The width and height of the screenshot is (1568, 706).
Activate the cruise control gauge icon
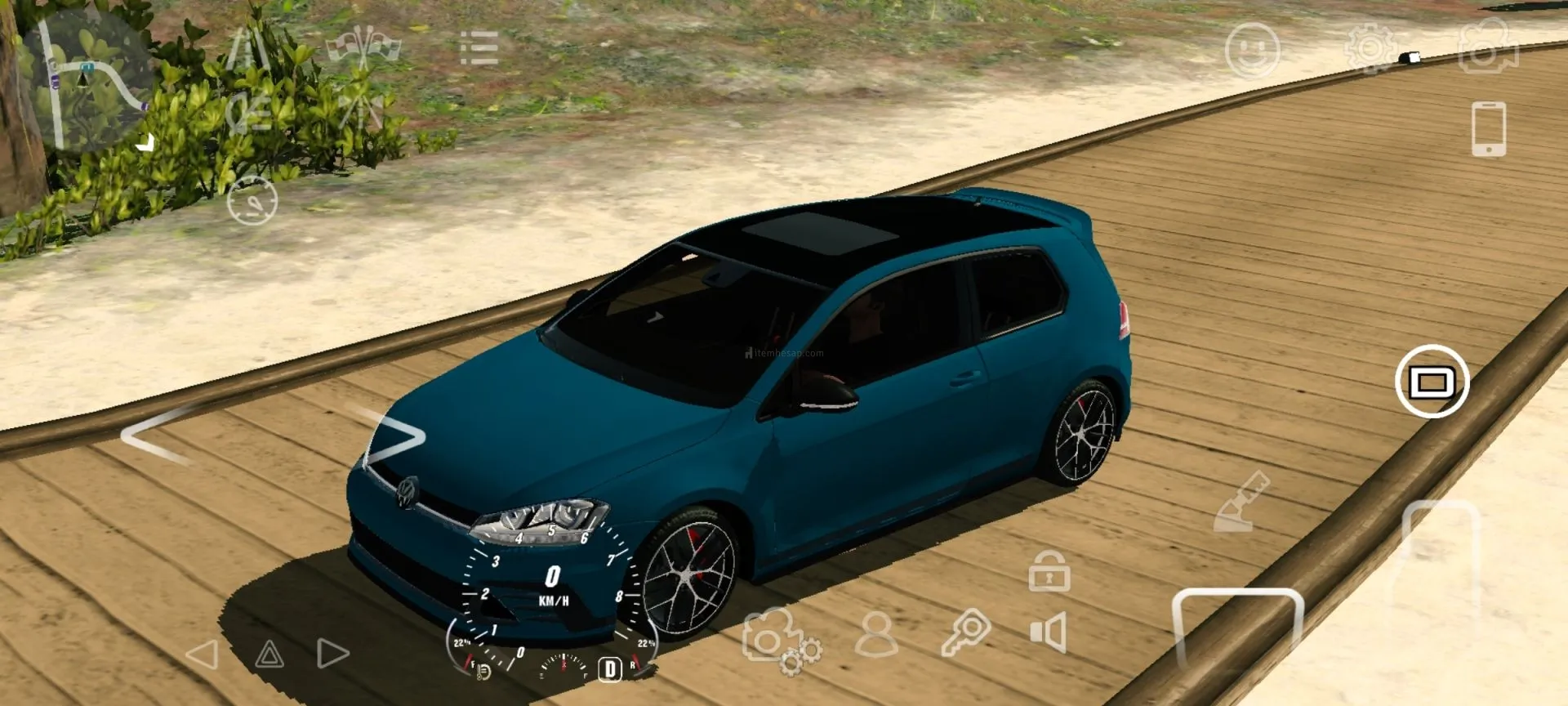tap(252, 200)
